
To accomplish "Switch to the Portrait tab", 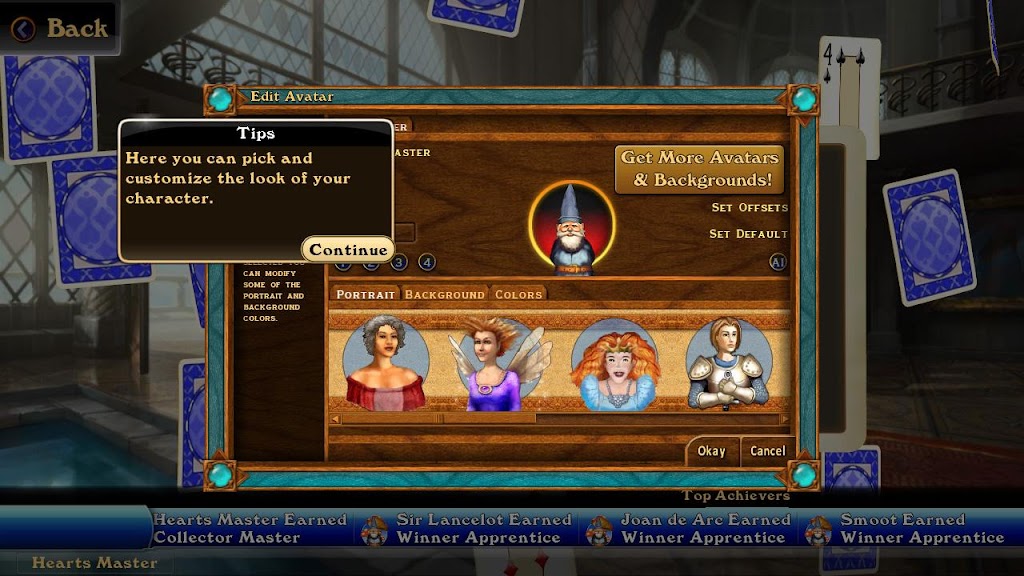I will point(364,294).
